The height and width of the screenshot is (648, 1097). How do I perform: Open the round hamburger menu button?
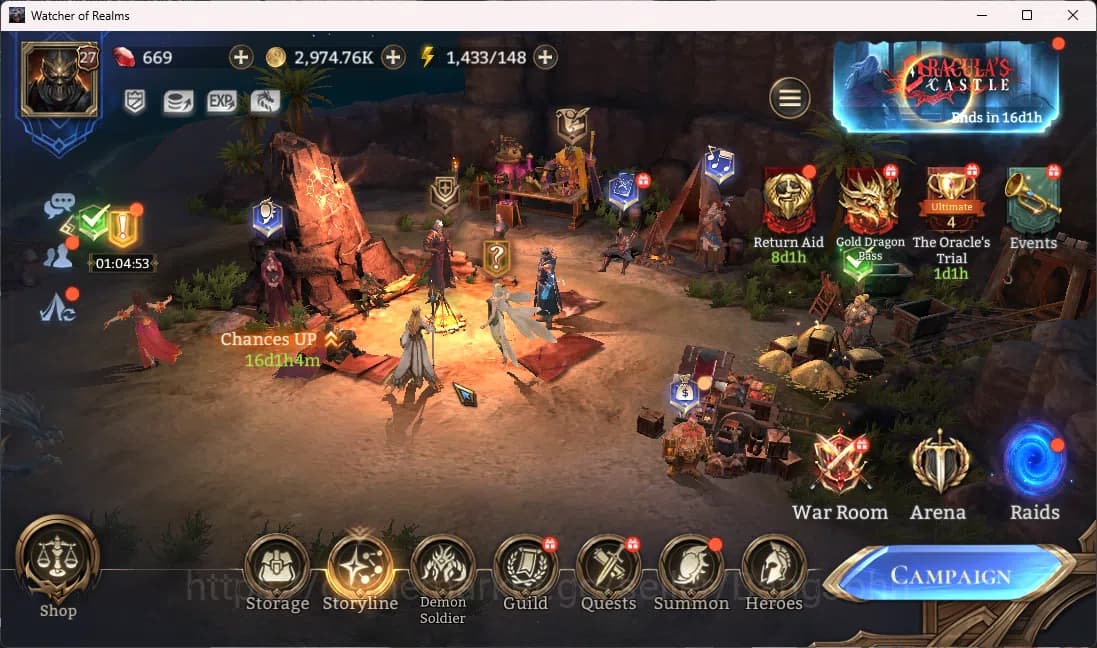[x=790, y=98]
